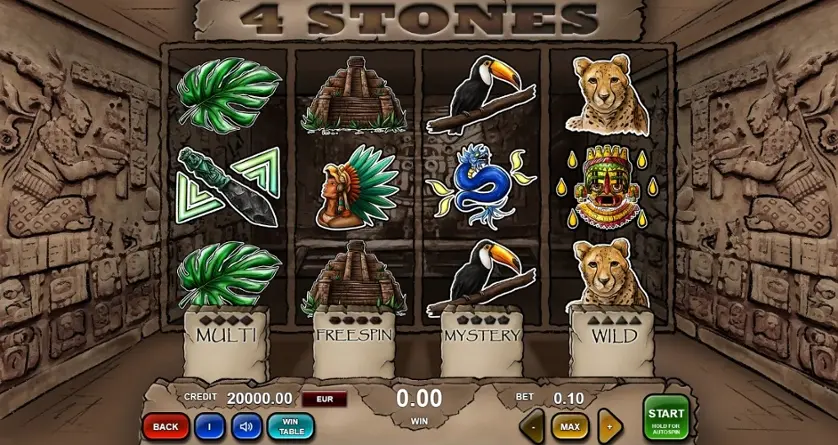The image size is (838, 445).
Task: Increase the bet with the plus arrow
Action: pyautogui.click(x=609, y=427)
